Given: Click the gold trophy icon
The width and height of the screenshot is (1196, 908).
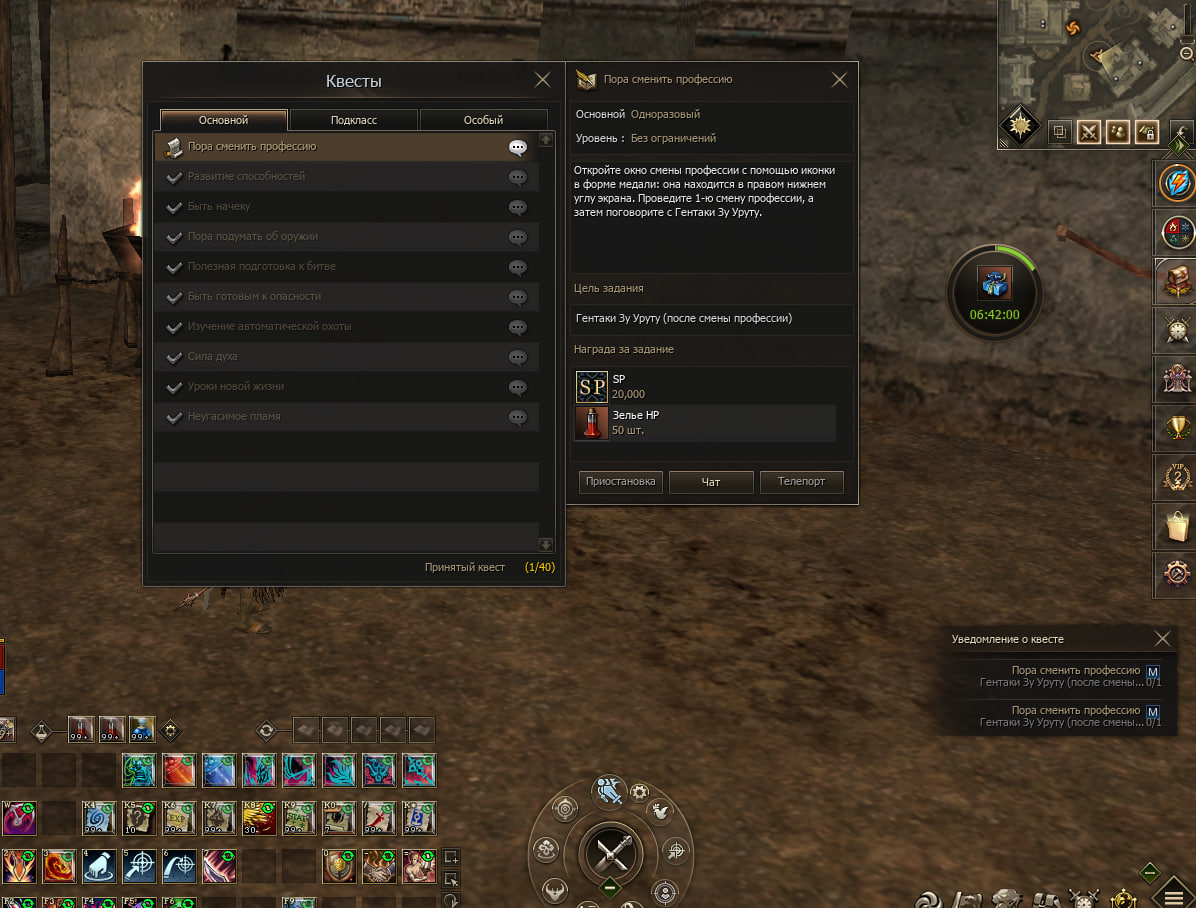Looking at the screenshot, I should 1174,427.
